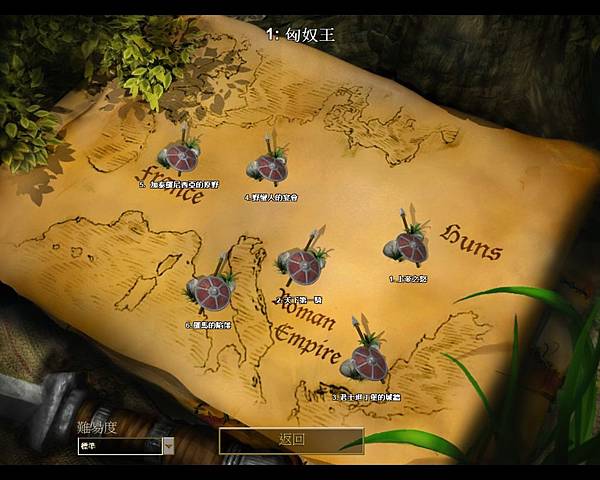Open the 難易度 difficulty dropdown
This screenshot has height=480, width=600.
168,446
